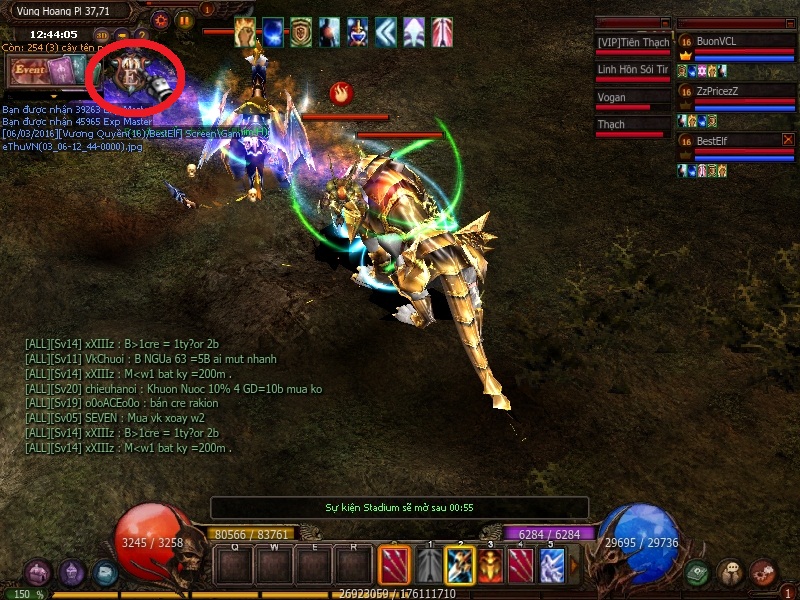Use the orange flame skill in slot 3
The image size is (800, 600).
click(x=490, y=567)
